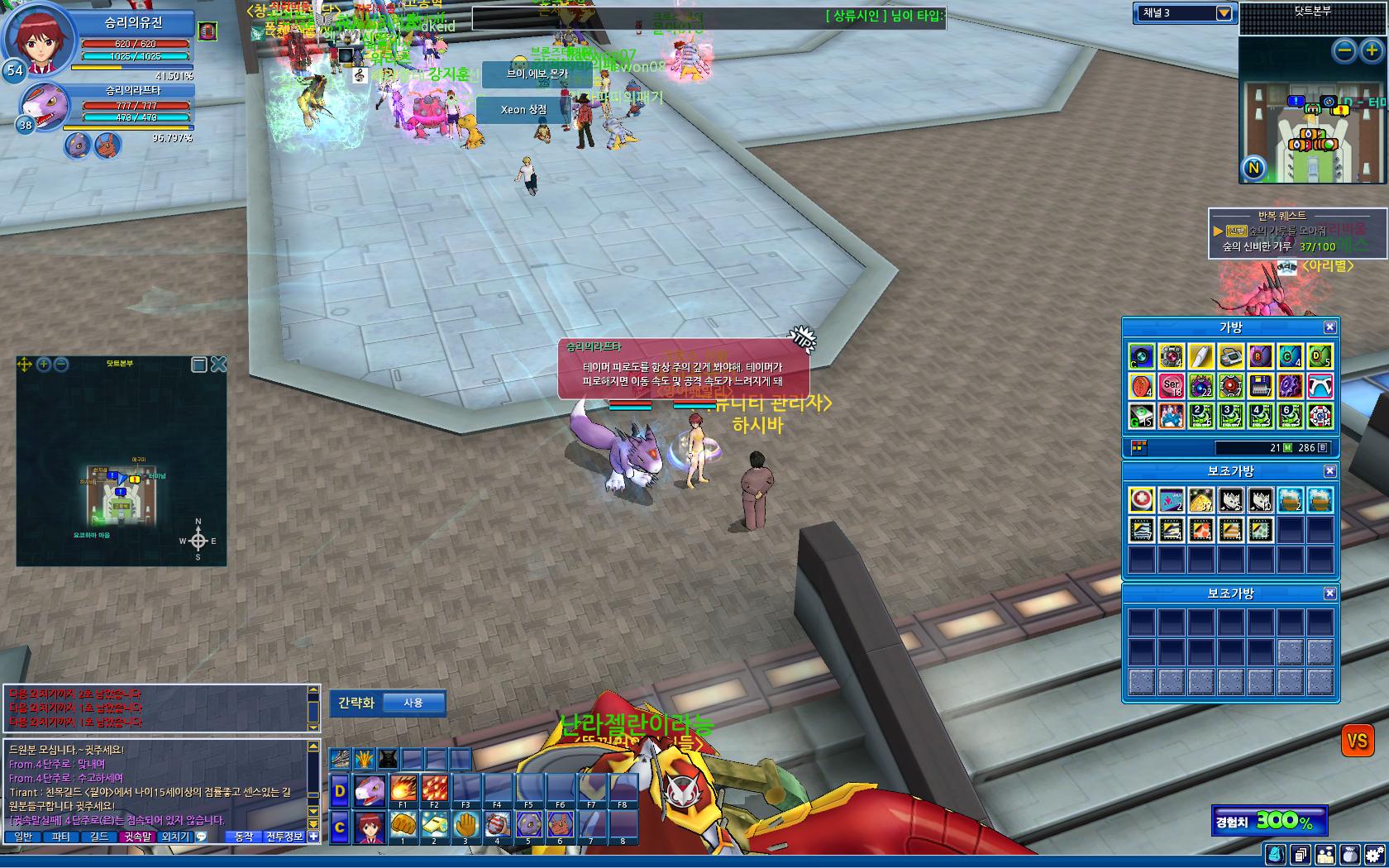Zoom in the minimap with plus button

pyautogui.click(x=1372, y=51)
